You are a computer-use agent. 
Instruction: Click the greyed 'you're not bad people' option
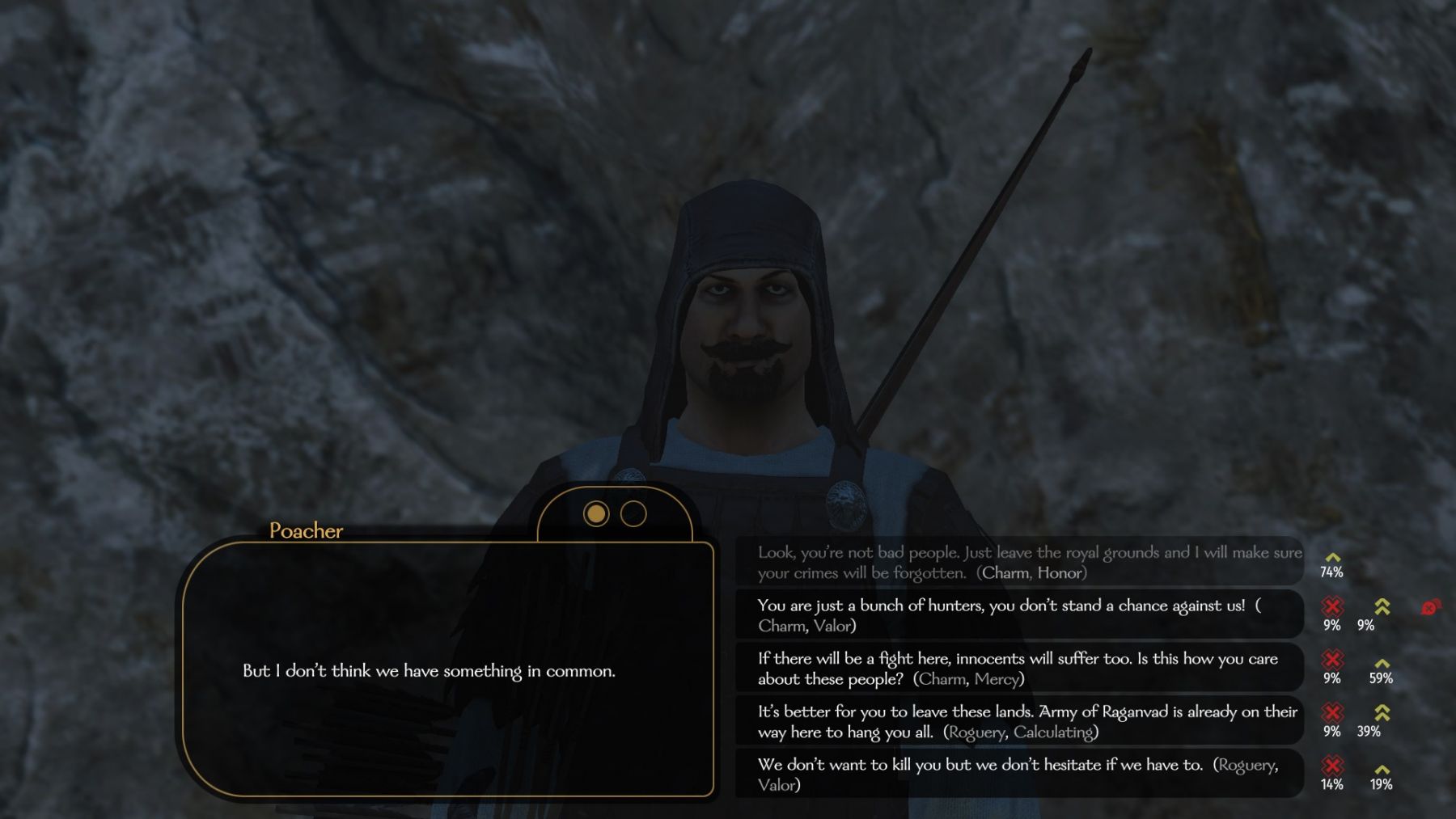[1018, 562]
